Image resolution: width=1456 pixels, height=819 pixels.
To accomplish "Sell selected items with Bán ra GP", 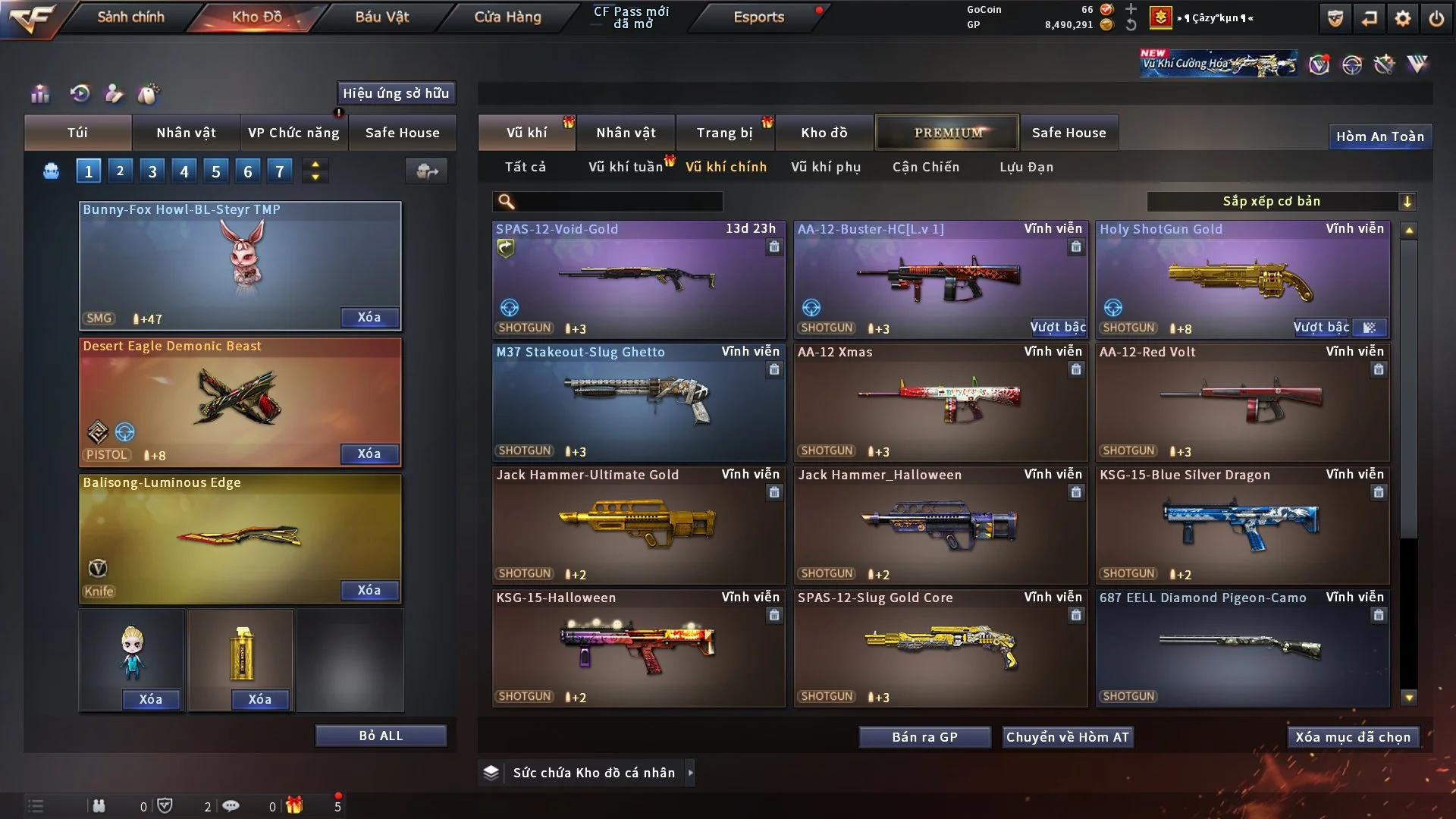I will click(924, 737).
